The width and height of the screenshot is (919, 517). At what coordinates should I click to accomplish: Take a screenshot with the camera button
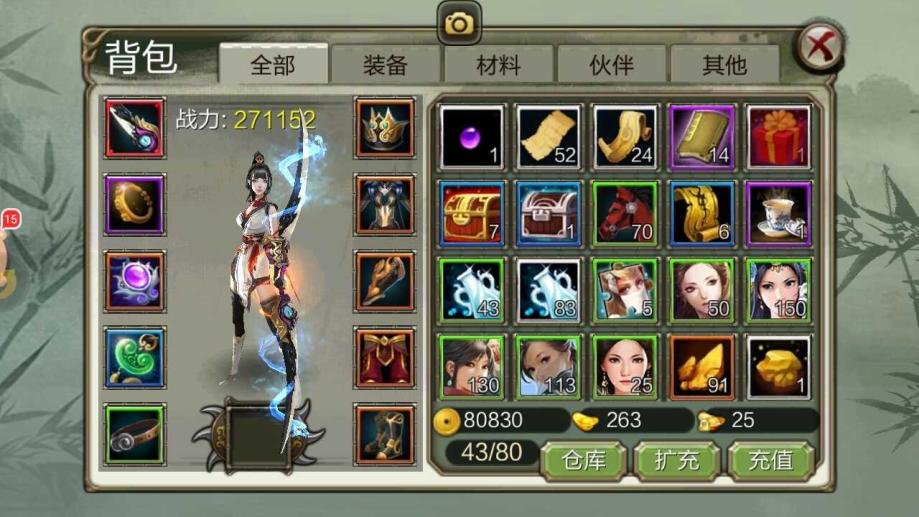(459, 24)
